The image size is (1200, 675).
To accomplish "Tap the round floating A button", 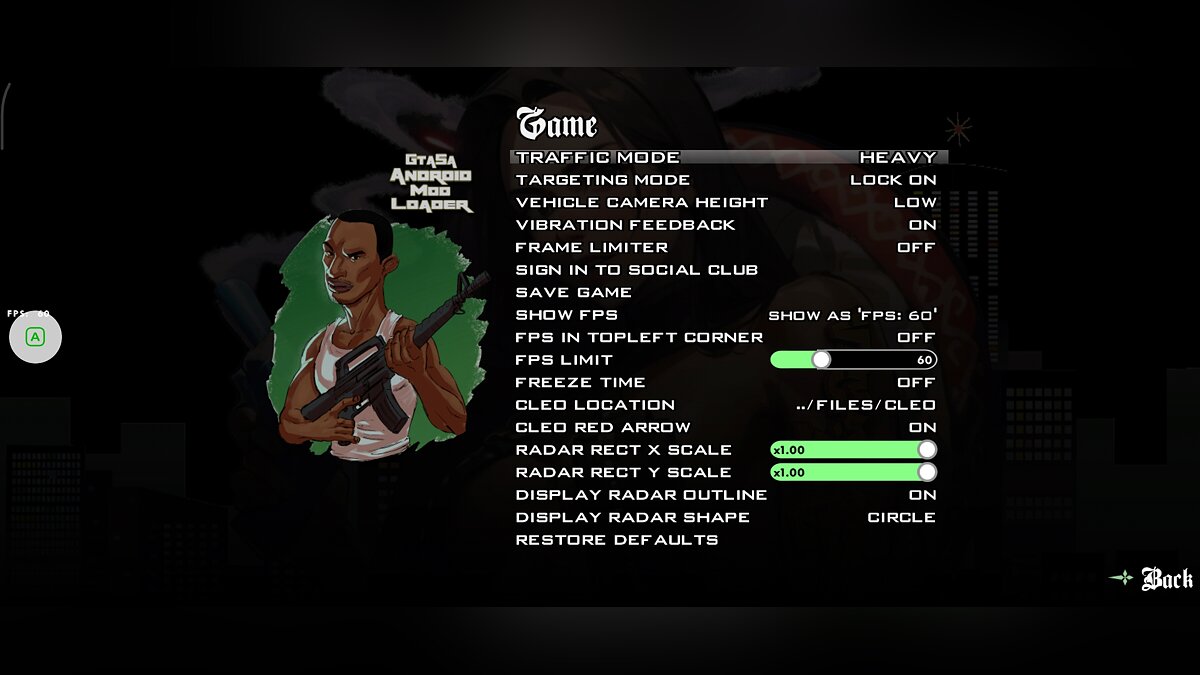I will (x=35, y=338).
